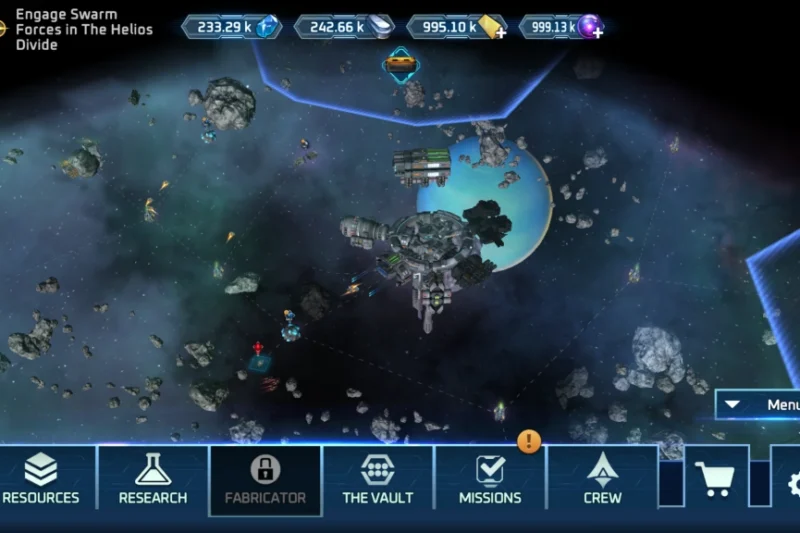Select the locked Fabricator button

point(265,478)
